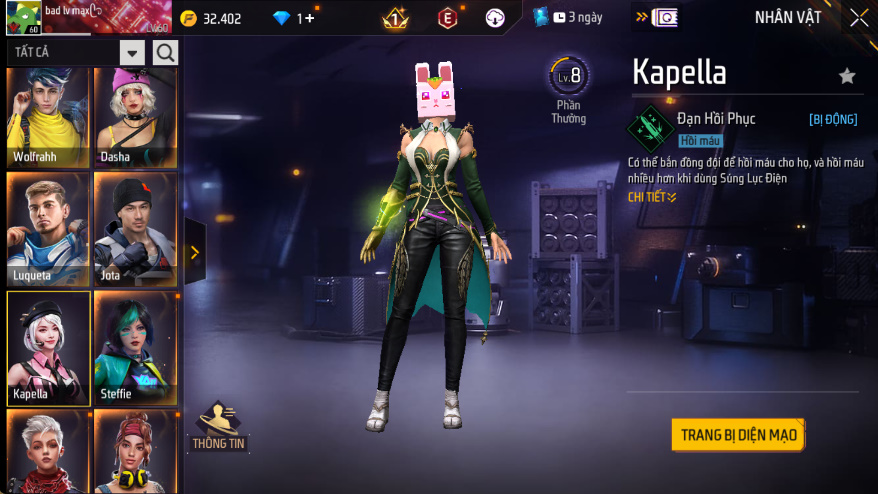Viewport: 878px width, 494px height.
Task: Pick the Luqueta character card
Action: pos(48,229)
